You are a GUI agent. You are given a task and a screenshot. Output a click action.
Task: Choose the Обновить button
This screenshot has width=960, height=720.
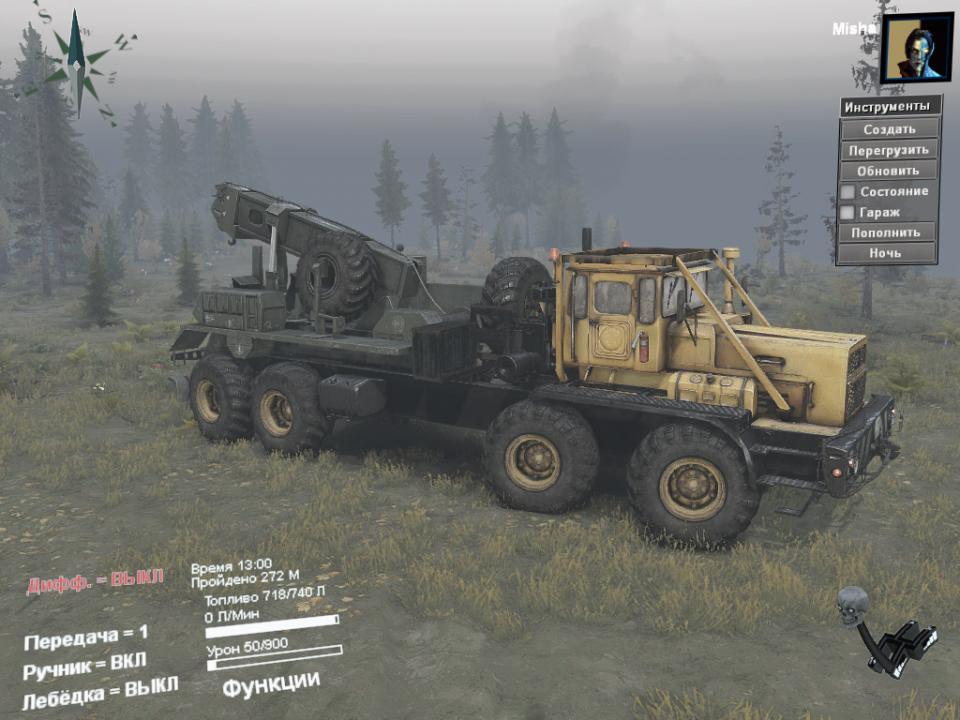889,170
